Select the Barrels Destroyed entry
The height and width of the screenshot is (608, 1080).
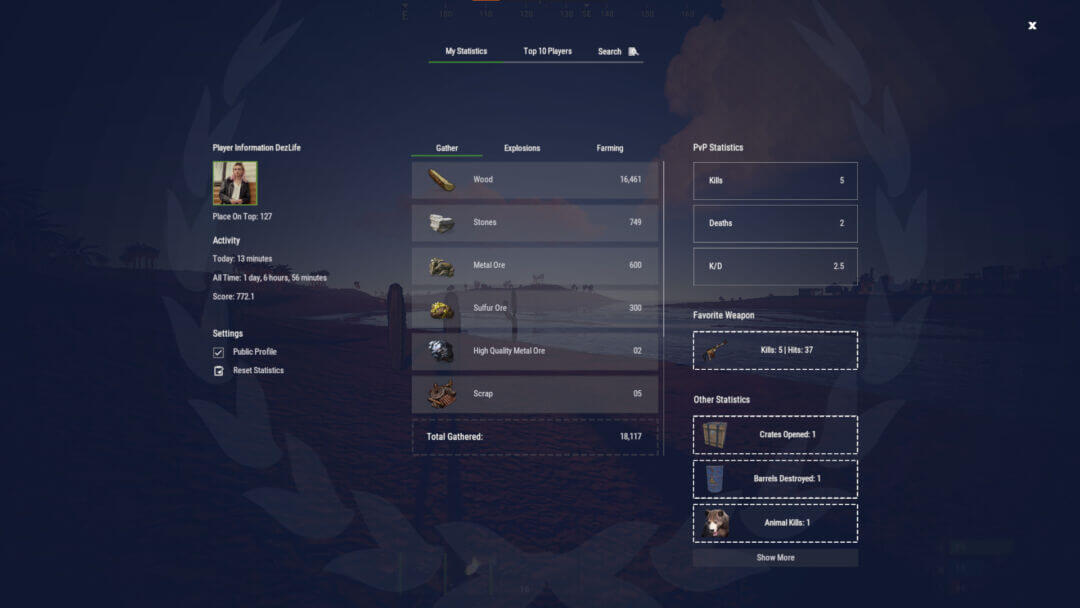[x=775, y=479]
